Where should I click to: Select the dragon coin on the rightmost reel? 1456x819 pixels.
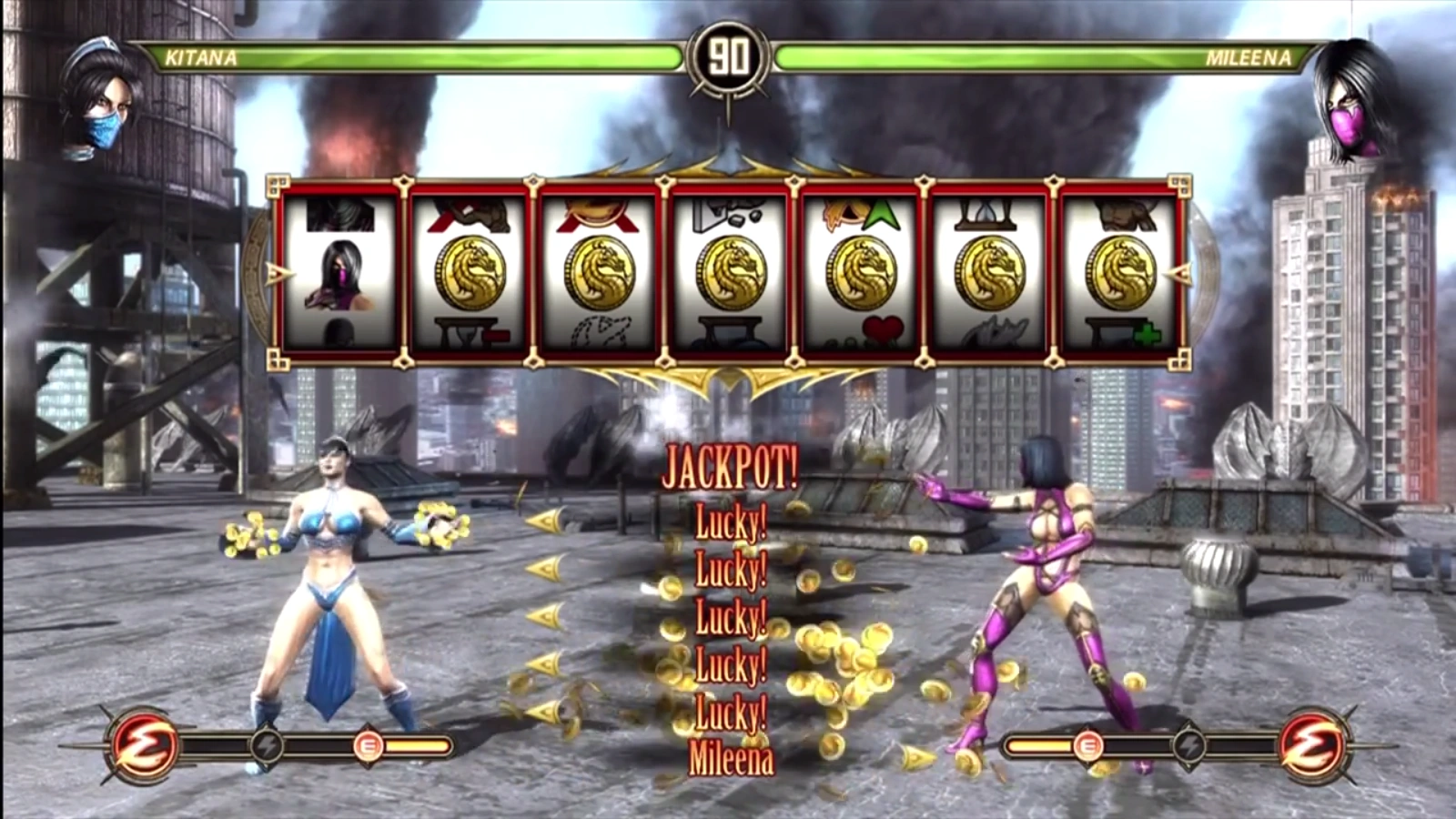1122,273
